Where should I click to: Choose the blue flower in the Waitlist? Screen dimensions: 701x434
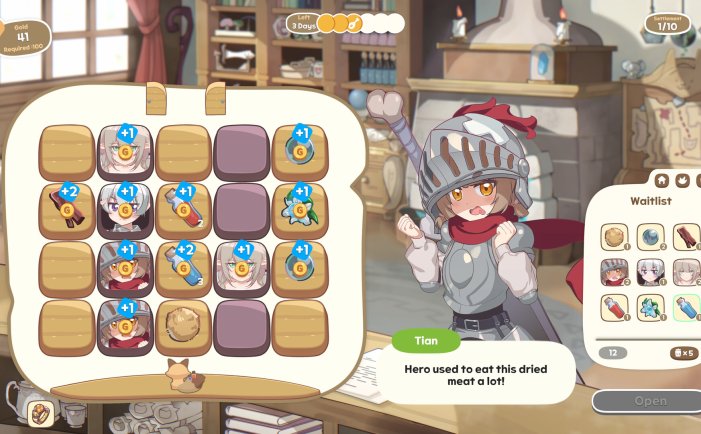pos(650,307)
